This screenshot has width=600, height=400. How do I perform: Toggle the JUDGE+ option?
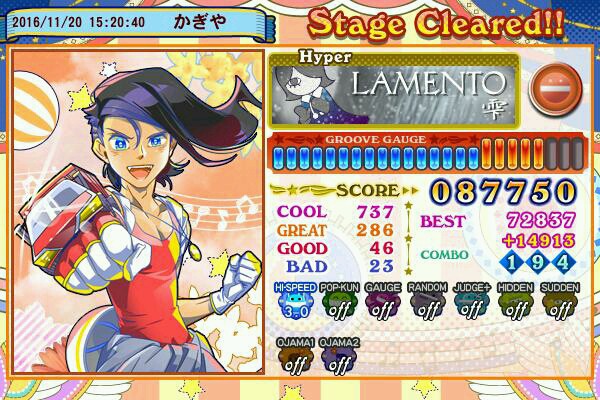(x=471, y=304)
